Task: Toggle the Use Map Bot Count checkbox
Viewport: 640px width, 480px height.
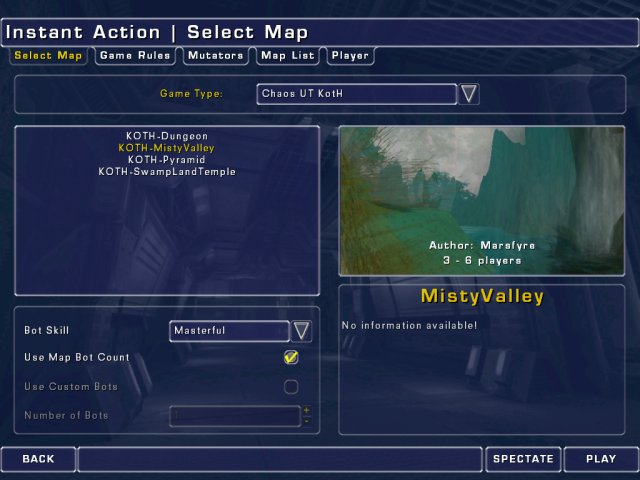Action: pos(291,357)
